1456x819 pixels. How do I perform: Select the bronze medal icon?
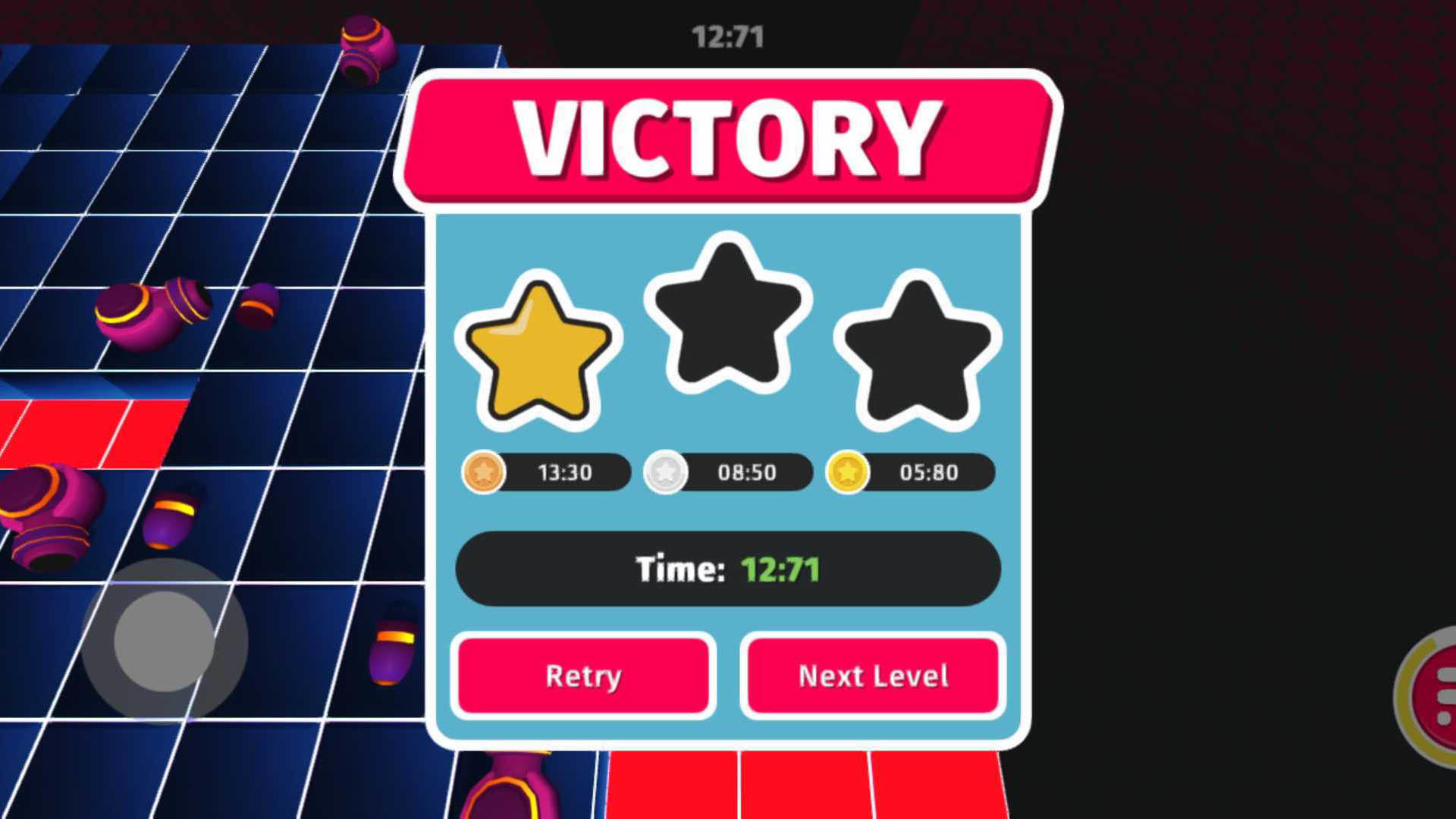483,472
